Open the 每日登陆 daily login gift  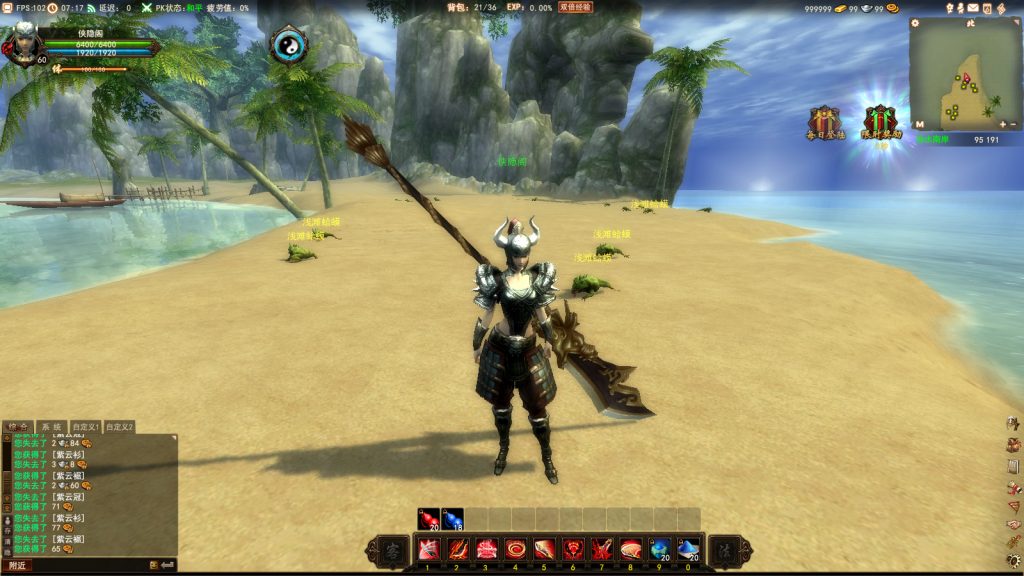(x=825, y=122)
